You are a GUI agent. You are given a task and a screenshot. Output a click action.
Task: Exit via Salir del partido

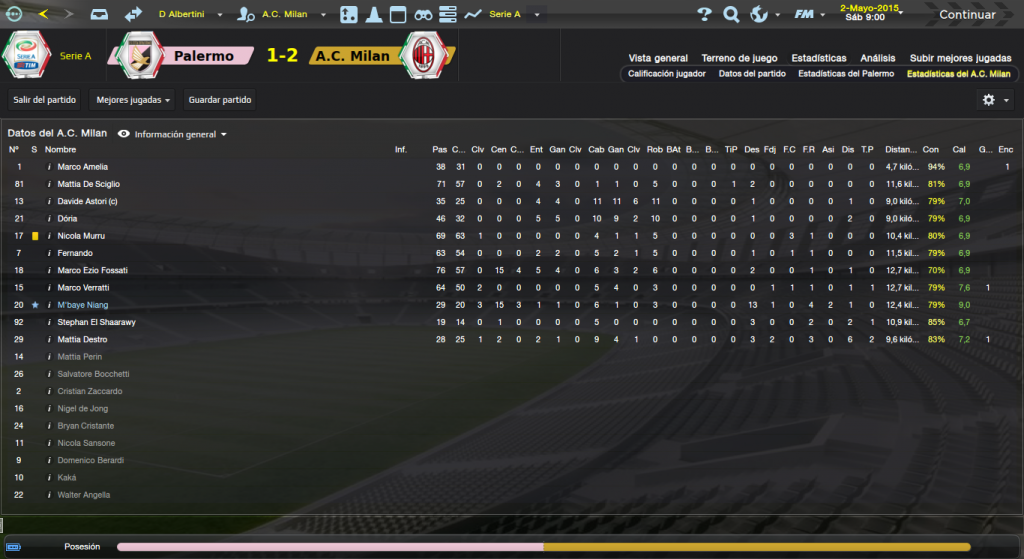pyautogui.click(x=45, y=100)
